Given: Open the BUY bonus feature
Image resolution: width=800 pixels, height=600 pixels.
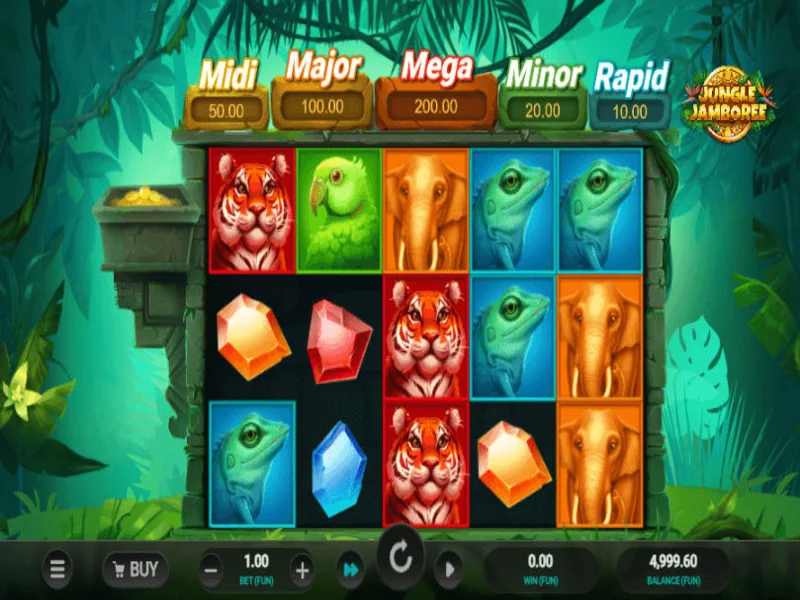Looking at the screenshot, I should coord(135,570).
